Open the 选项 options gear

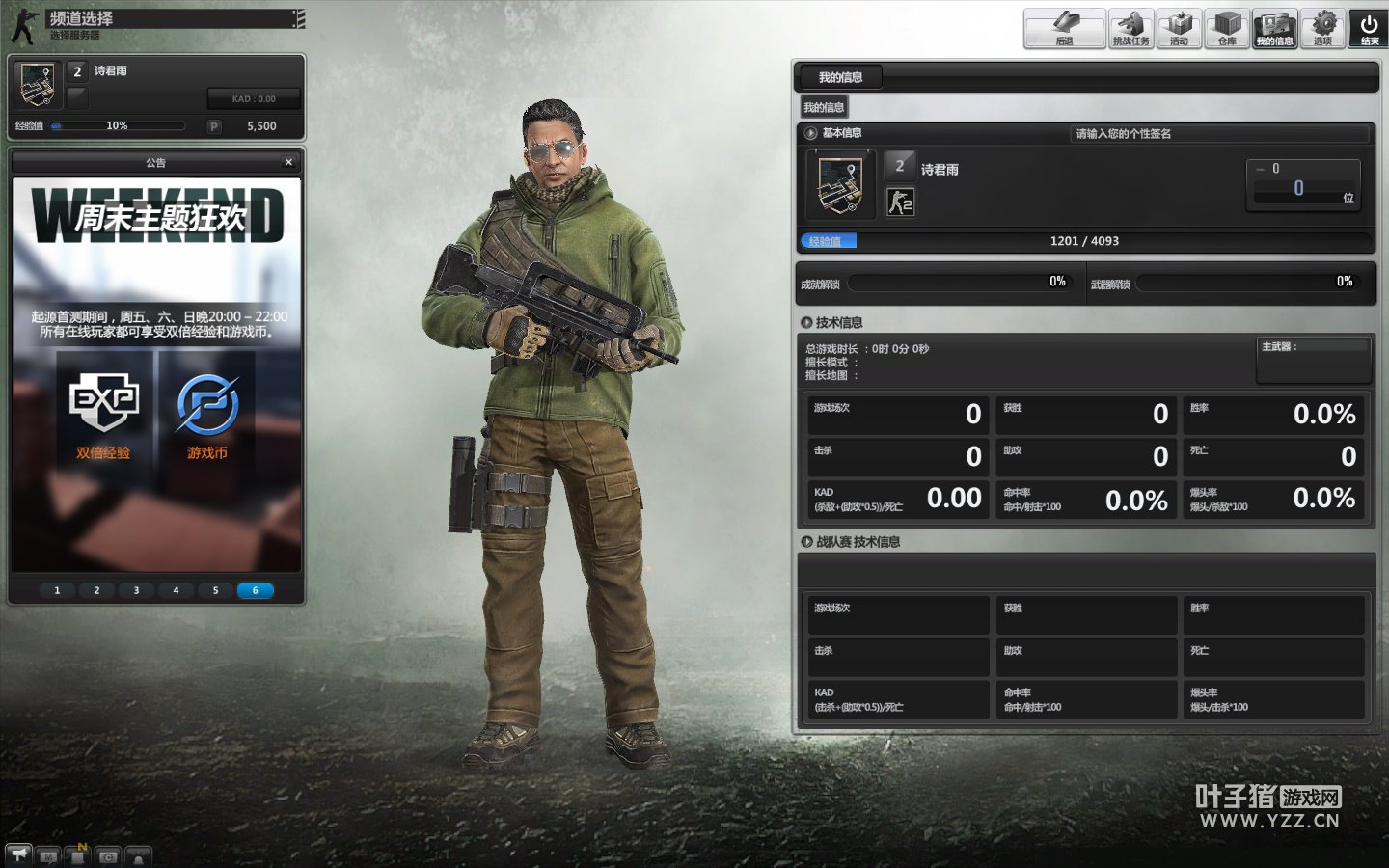tap(1322, 28)
